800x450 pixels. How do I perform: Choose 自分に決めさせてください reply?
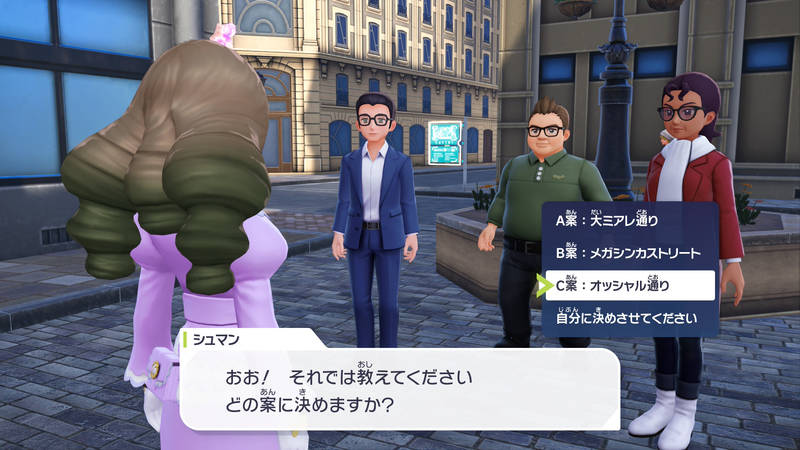coord(625,319)
